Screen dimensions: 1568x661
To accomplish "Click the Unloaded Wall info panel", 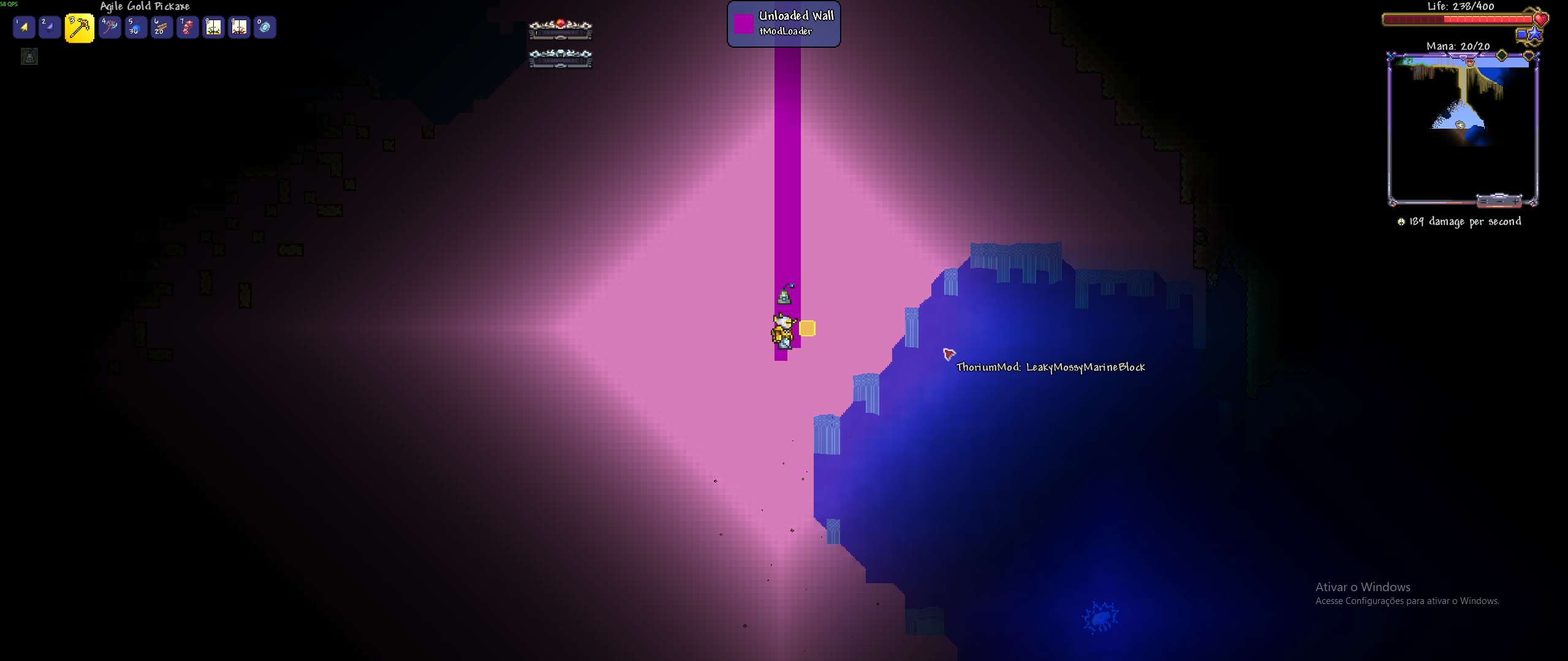I will click(784, 24).
